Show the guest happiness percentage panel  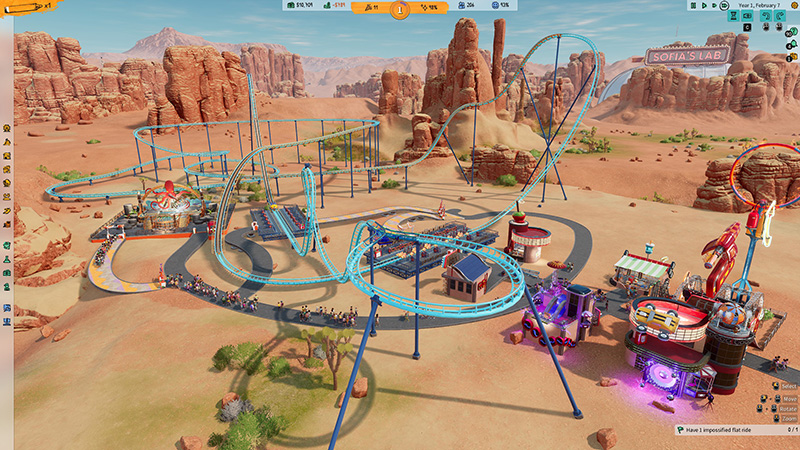pos(500,5)
